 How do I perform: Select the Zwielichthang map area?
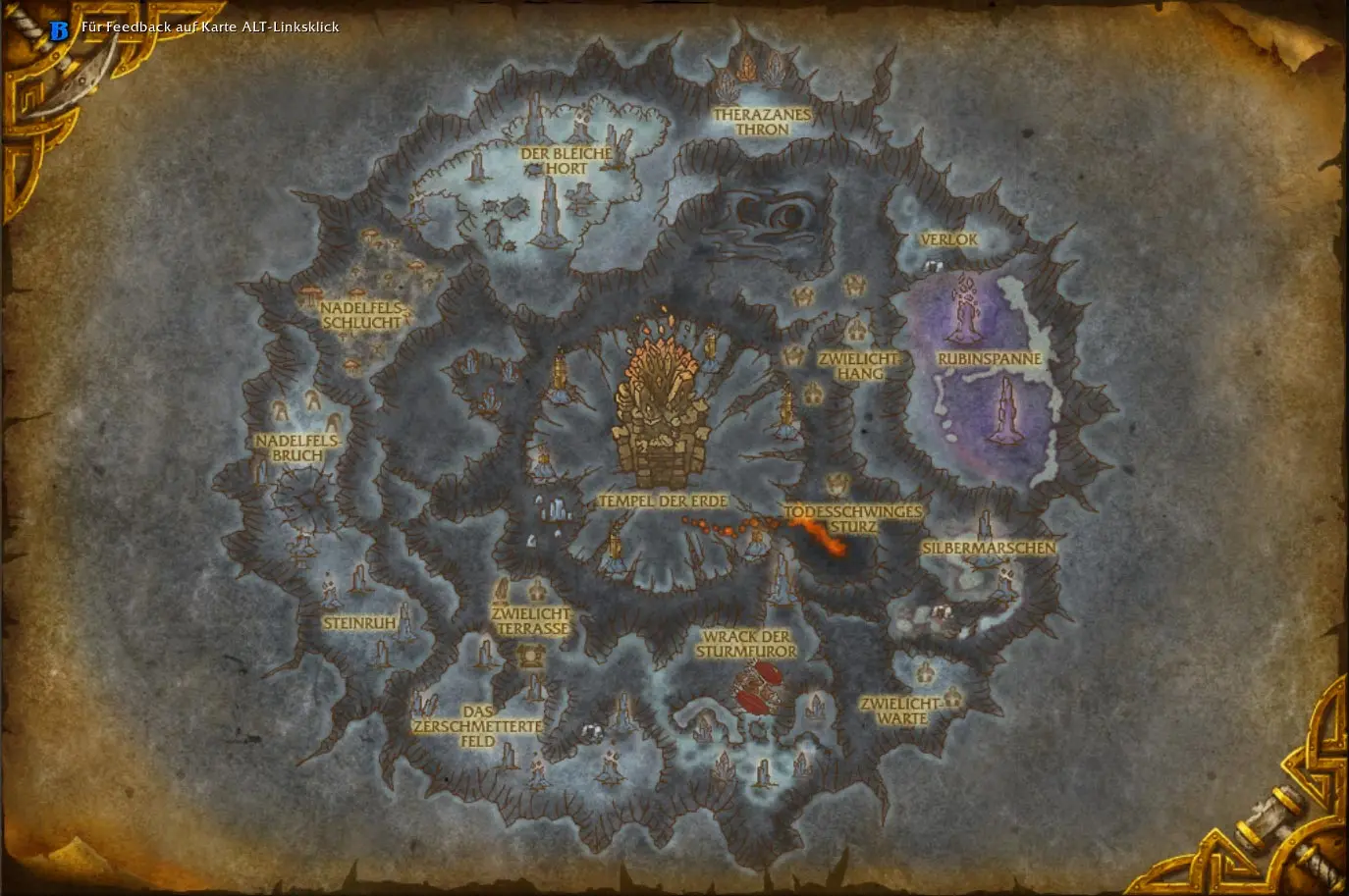tap(860, 366)
